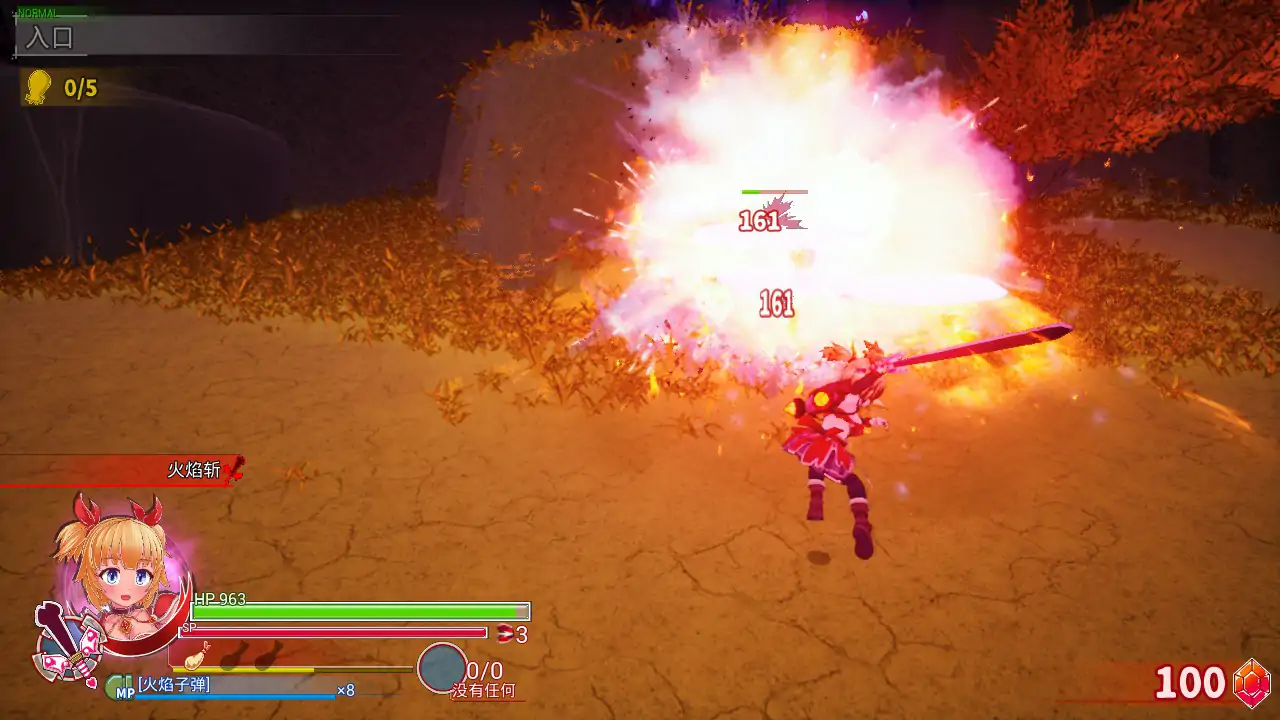Activate the 火焰子弹 MP skill
The image size is (1280, 720).
click(x=175, y=685)
